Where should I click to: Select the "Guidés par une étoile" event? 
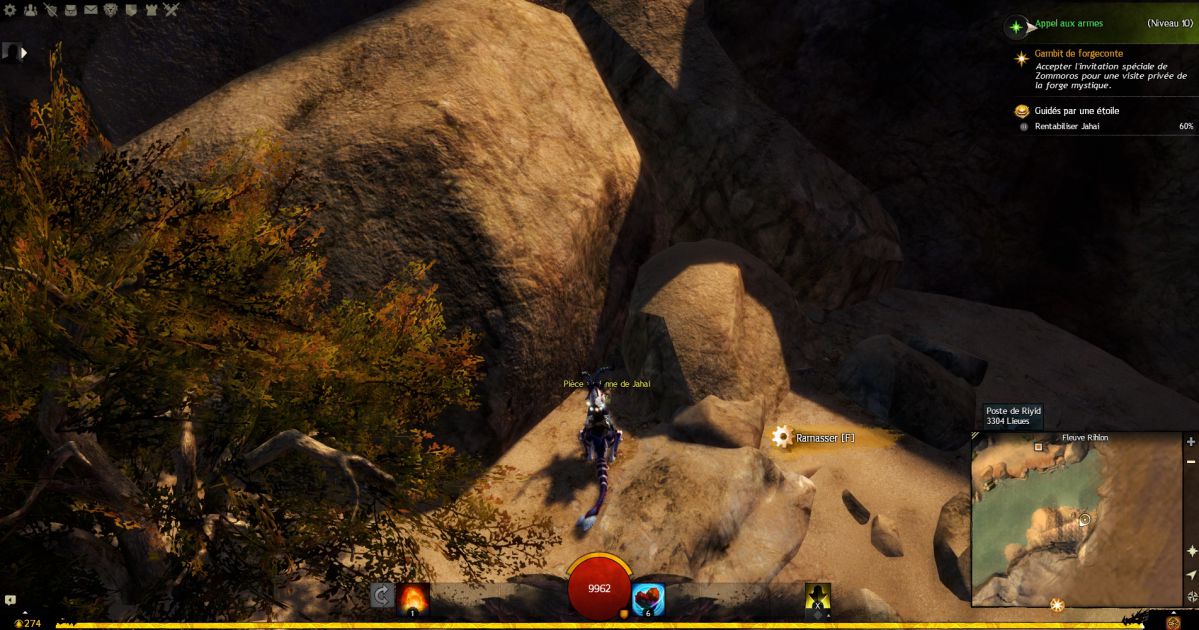tap(1077, 111)
